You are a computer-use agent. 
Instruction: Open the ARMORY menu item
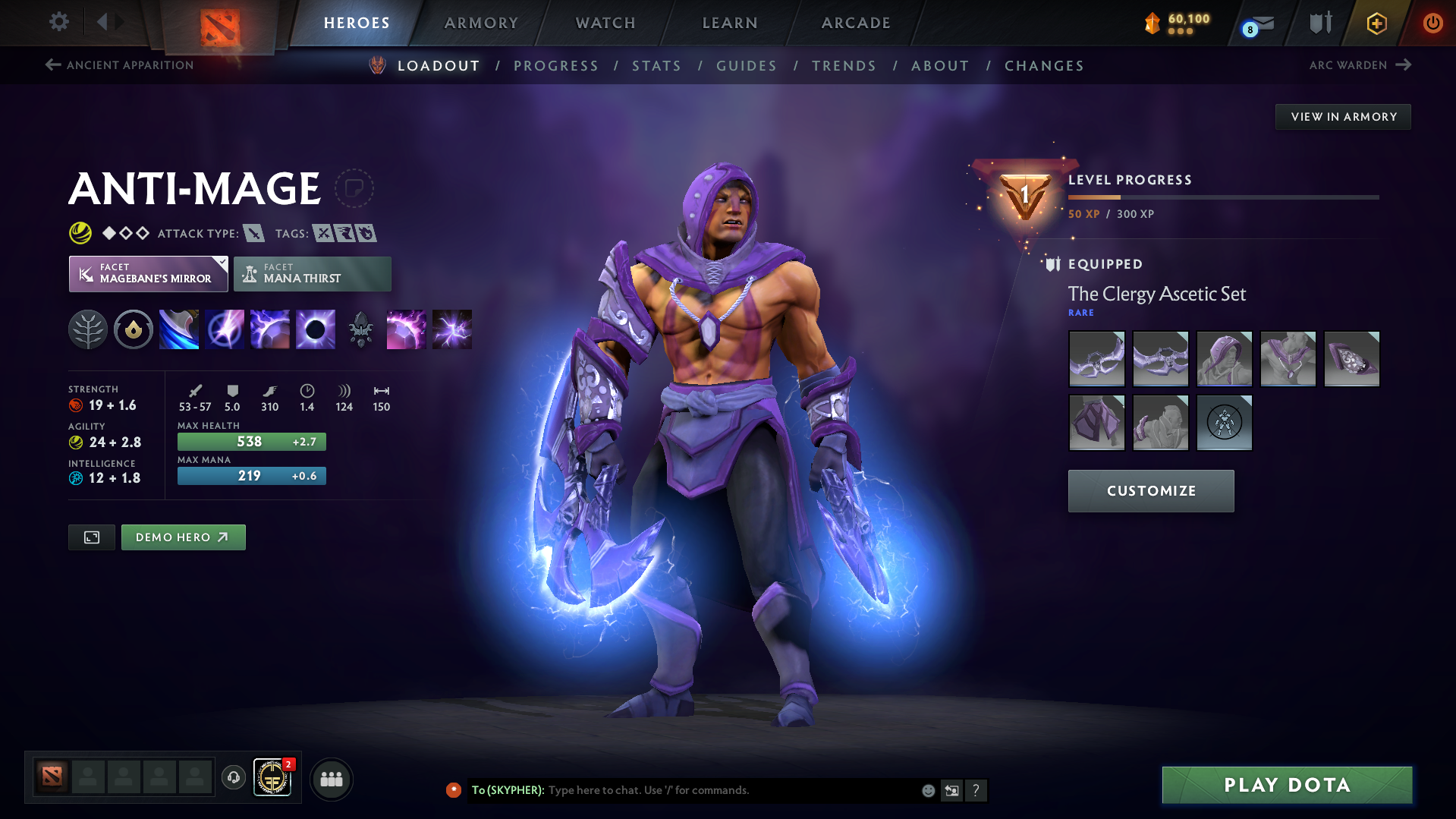481,23
